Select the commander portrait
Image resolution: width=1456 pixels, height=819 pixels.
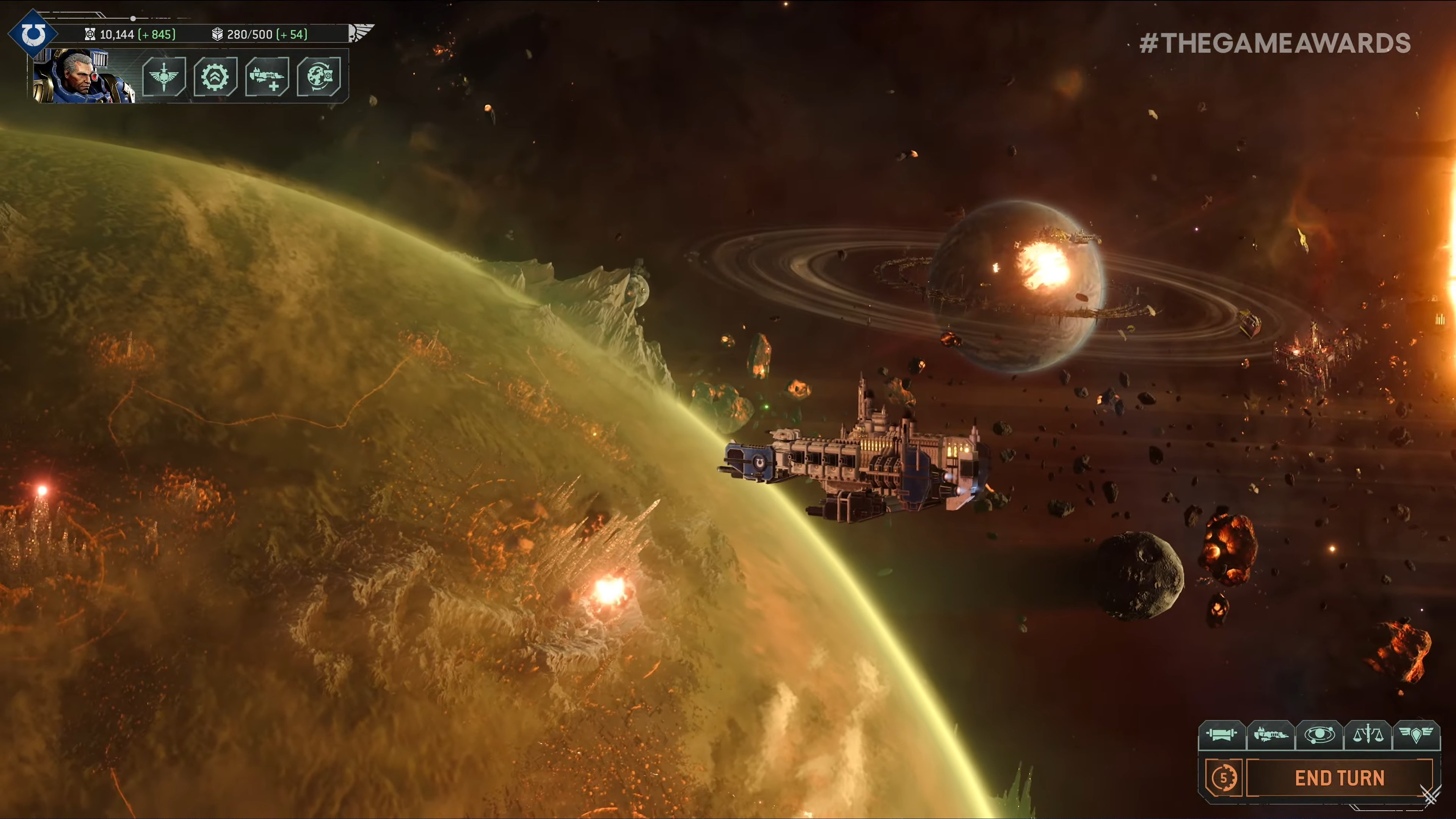[x=83, y=76]
